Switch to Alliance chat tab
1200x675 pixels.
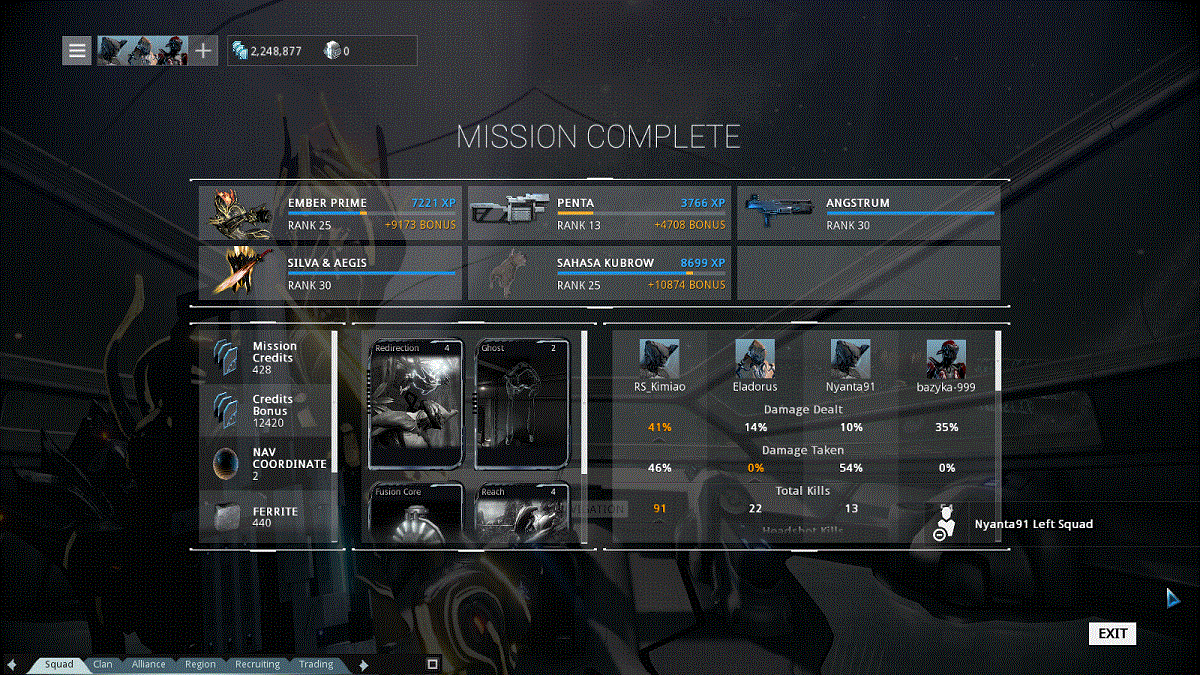pos(148,664)
